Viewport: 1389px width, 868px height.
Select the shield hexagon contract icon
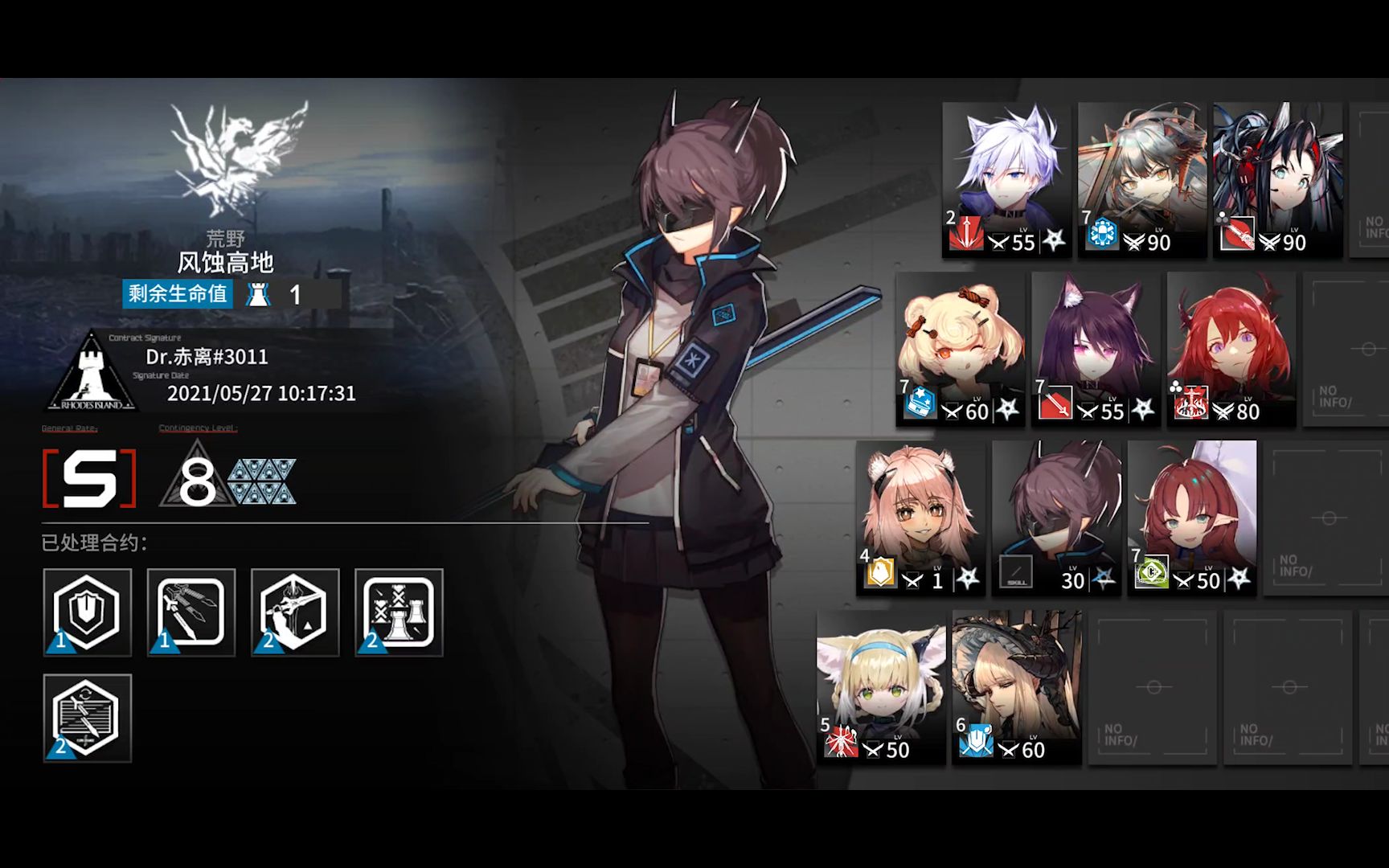click(87, 612)
